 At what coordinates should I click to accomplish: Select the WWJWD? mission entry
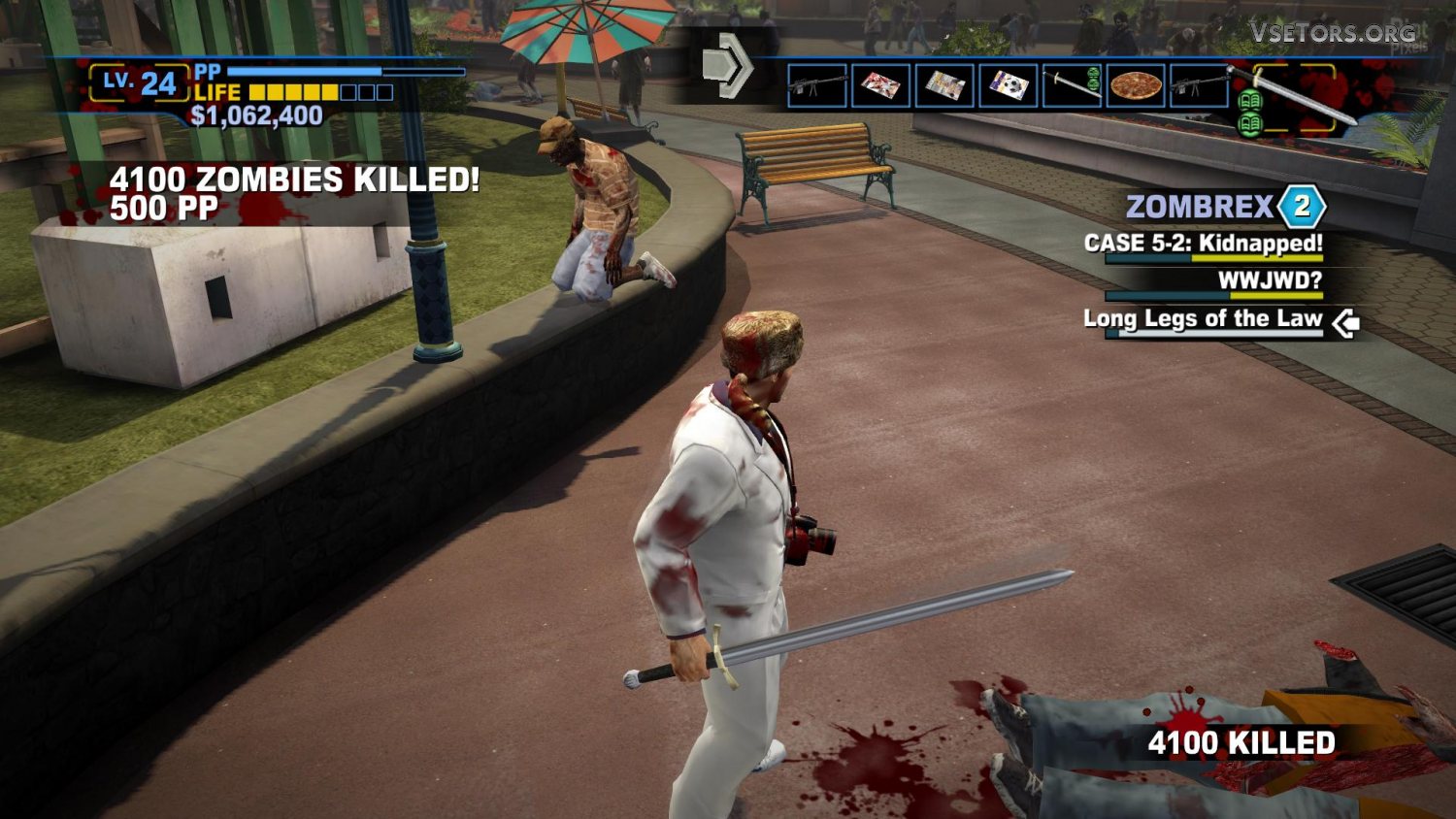click(1270, 281)
